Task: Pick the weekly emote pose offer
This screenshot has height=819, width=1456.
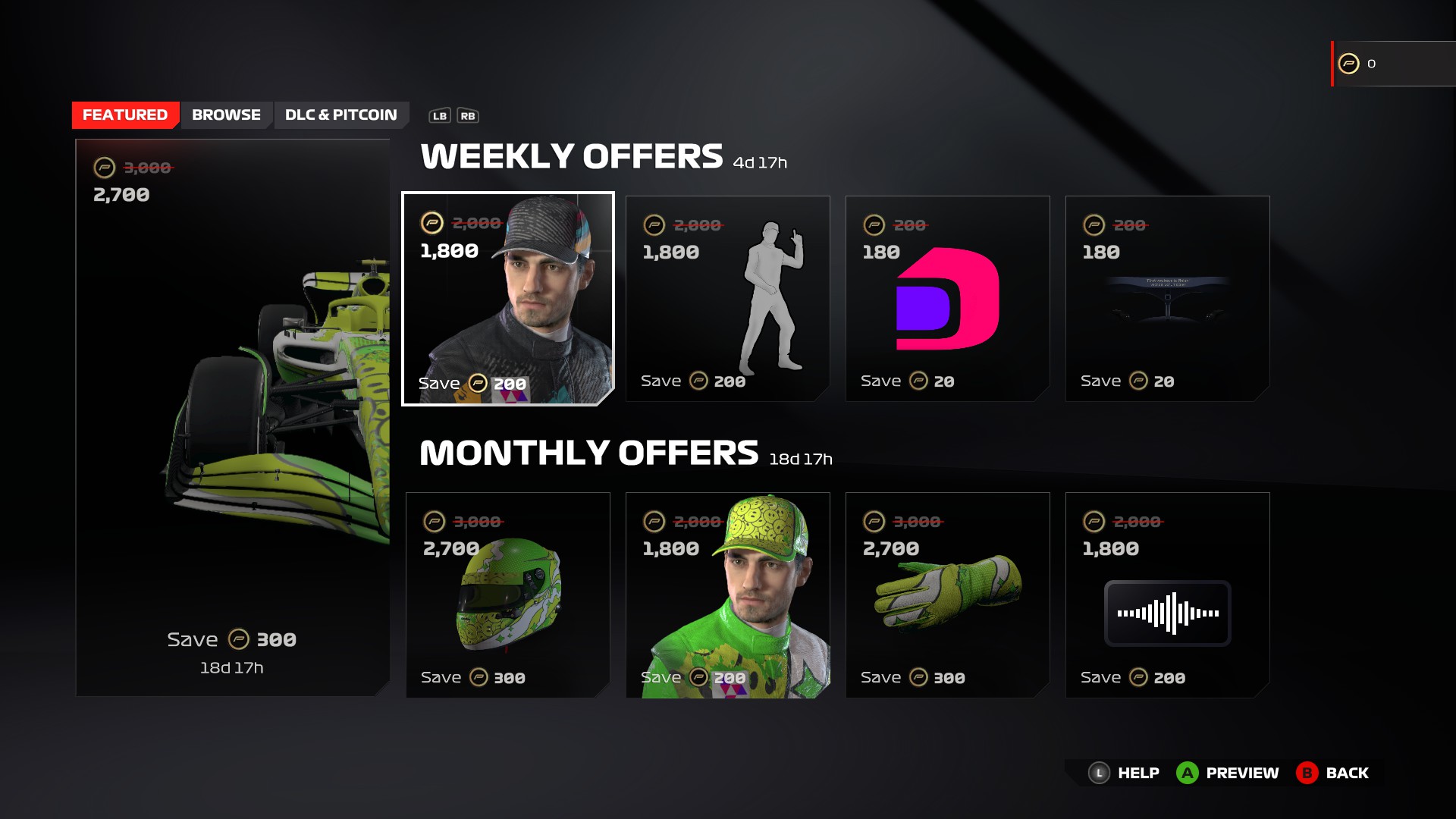Action: (x=728, y=299)
